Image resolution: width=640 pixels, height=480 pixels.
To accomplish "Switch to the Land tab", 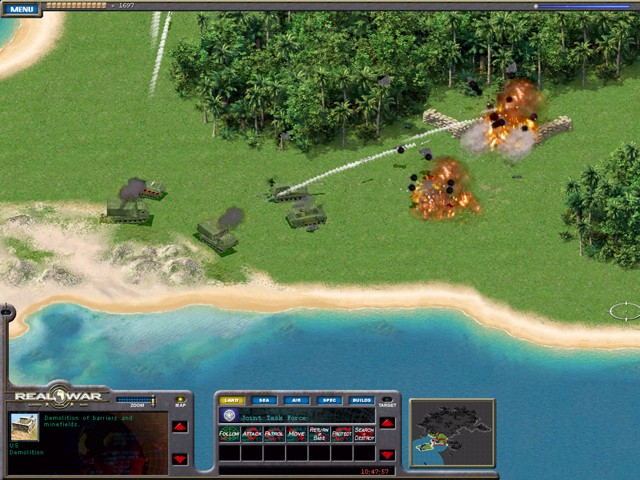I will click(231, 400).
